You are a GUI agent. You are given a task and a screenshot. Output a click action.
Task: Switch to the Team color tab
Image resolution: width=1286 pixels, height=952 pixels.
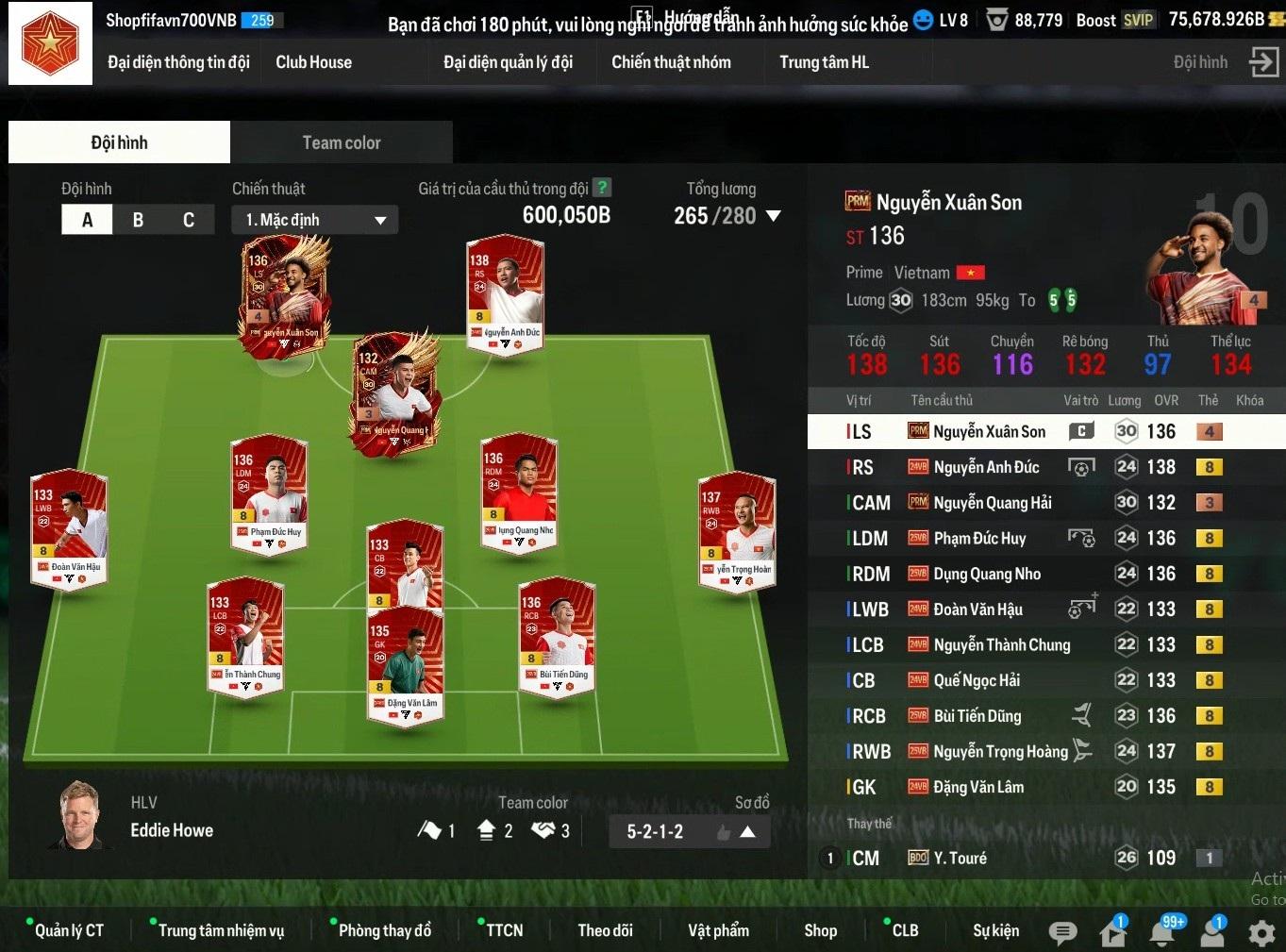(x=342, y=142)
